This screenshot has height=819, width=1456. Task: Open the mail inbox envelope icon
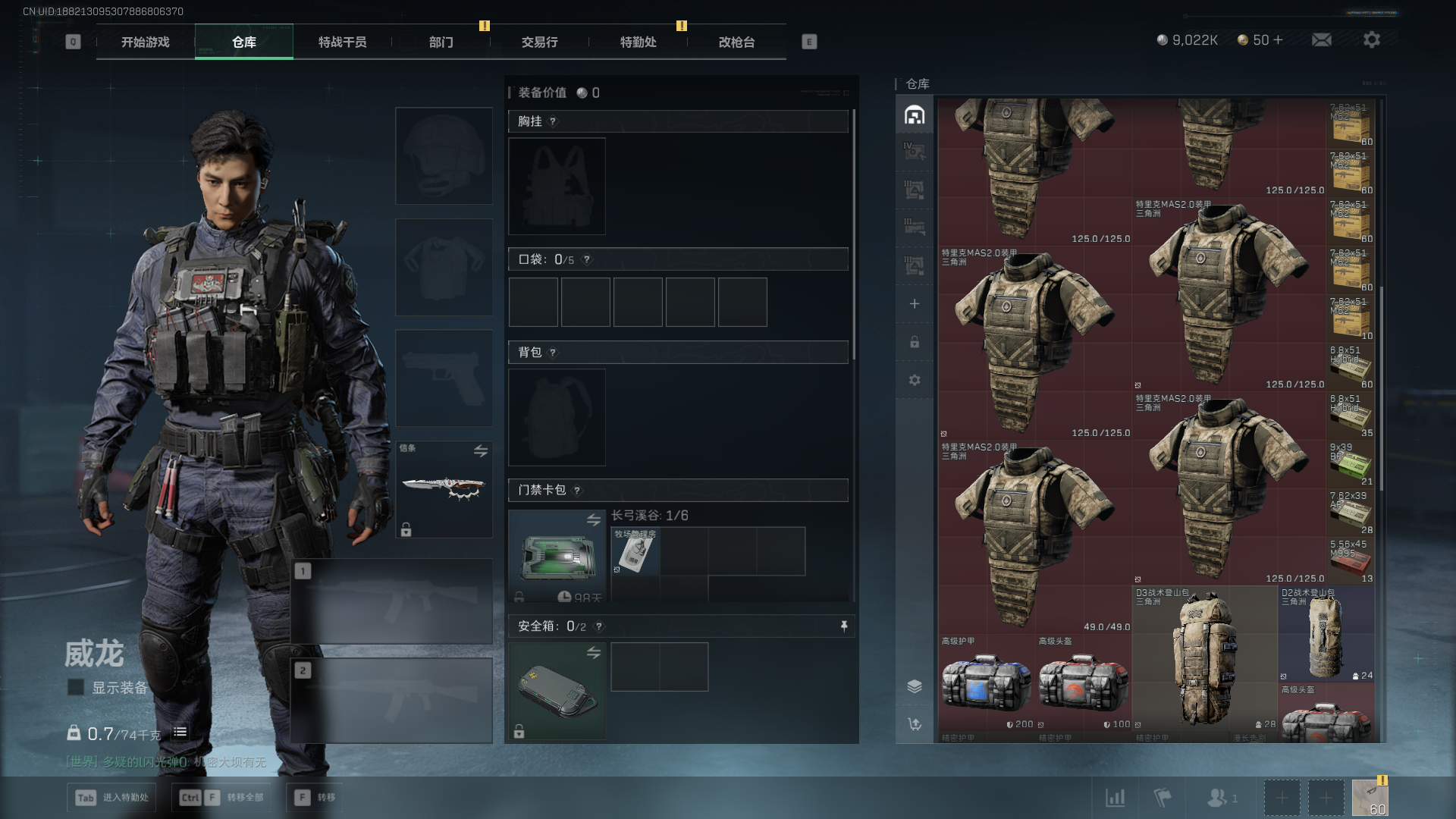[x=1321, y=39]
